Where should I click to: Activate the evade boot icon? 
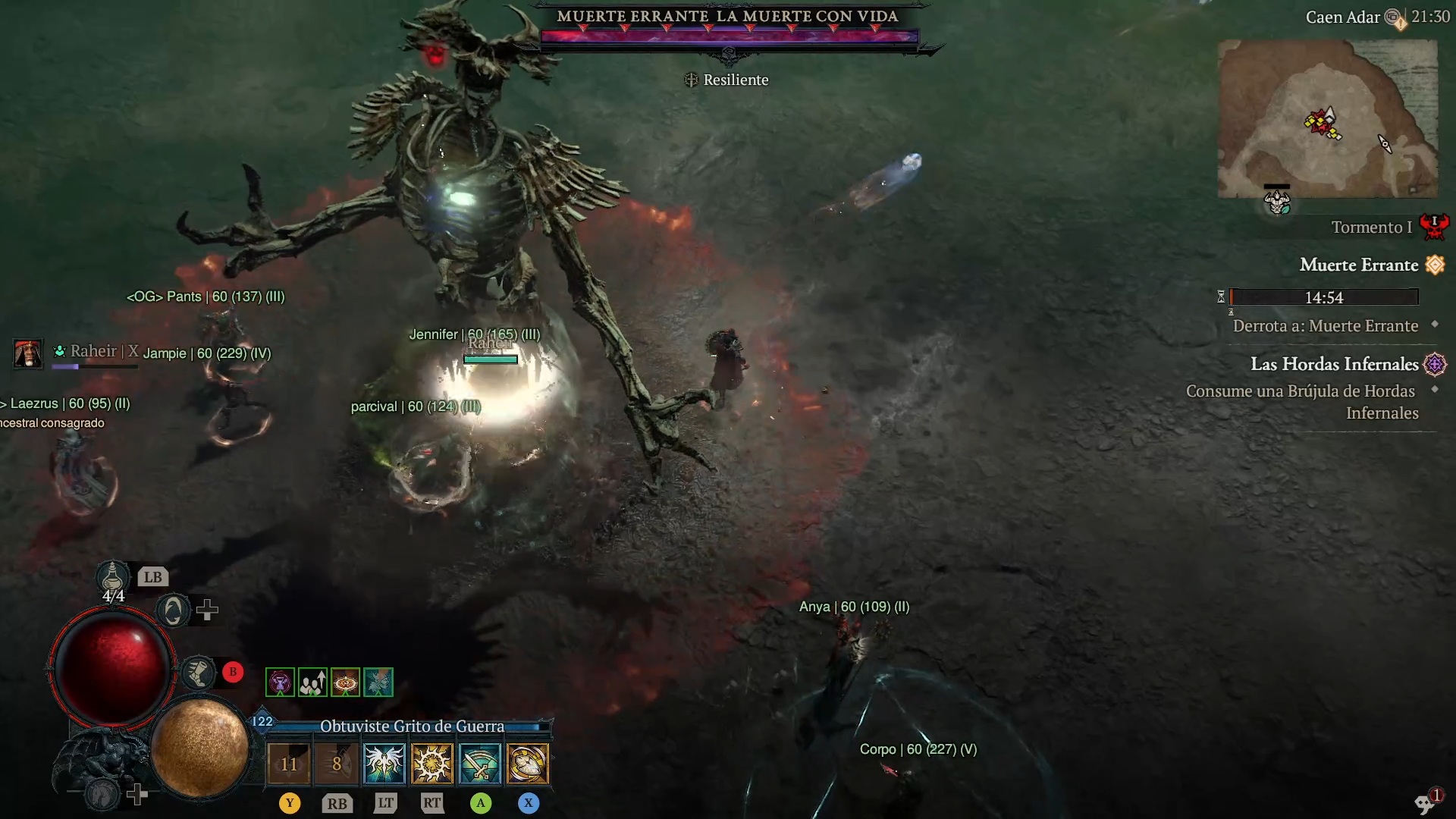tap(199, 673)
